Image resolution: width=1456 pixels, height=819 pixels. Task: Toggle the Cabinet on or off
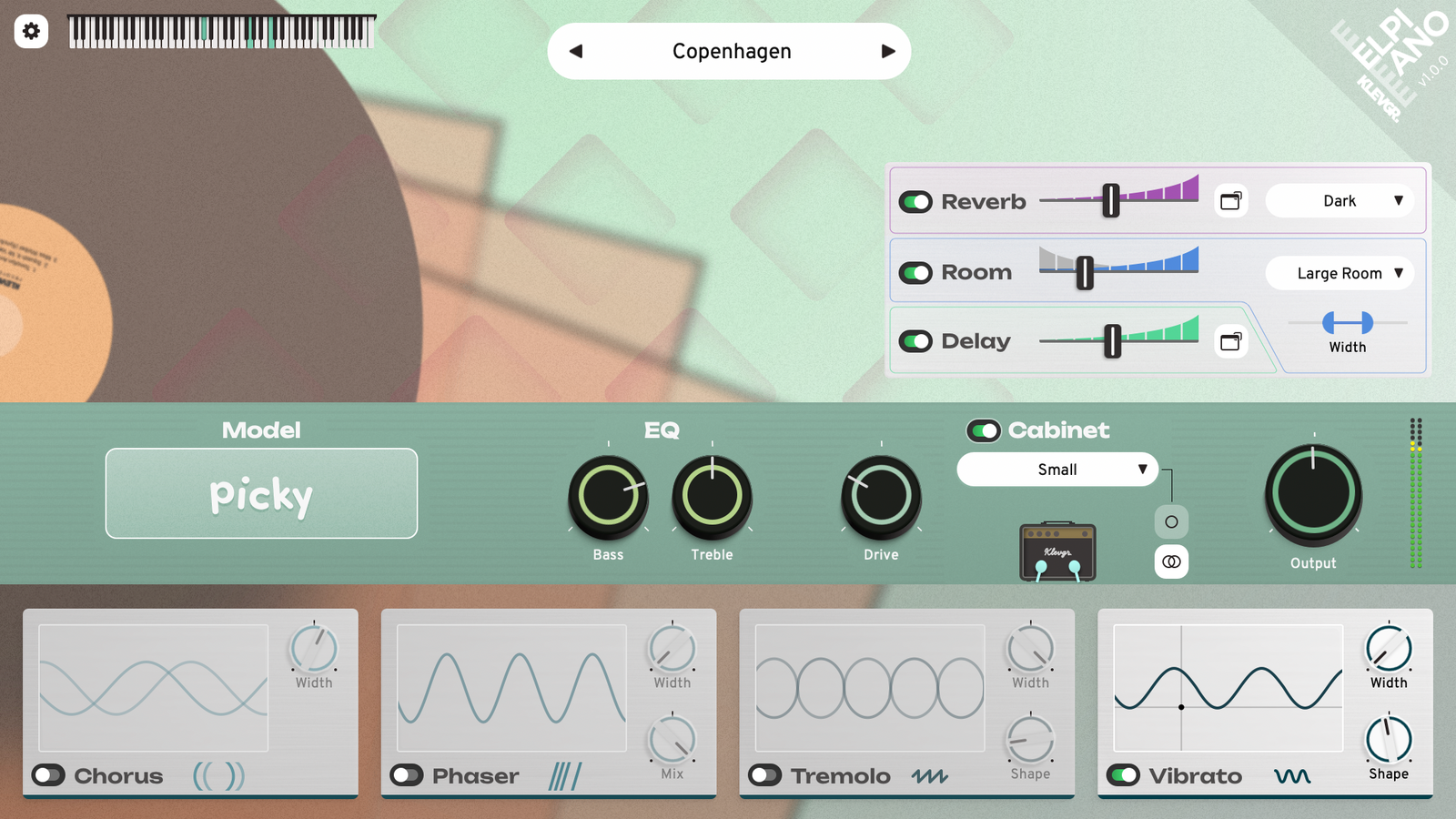(x=984, y=430)
